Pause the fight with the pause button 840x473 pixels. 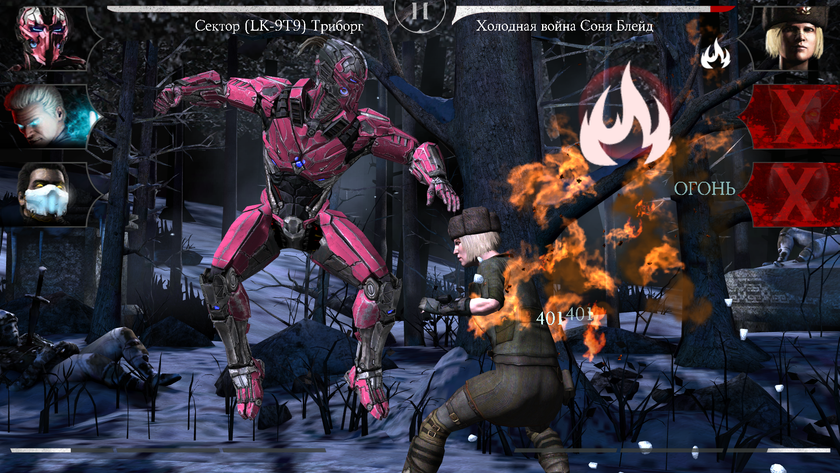coord(420,12)
